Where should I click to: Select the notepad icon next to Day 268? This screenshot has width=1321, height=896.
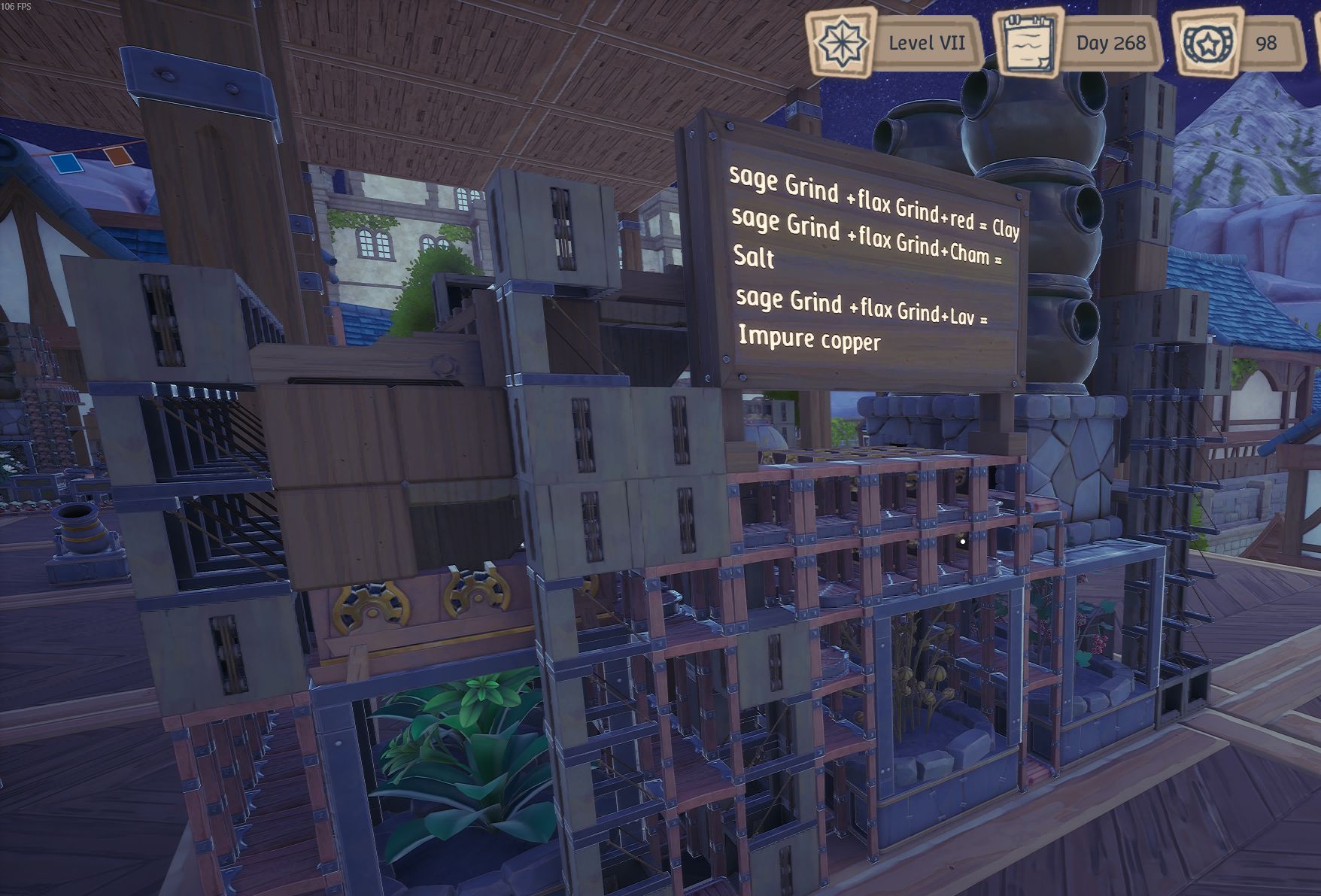(x=1030, y=42)
